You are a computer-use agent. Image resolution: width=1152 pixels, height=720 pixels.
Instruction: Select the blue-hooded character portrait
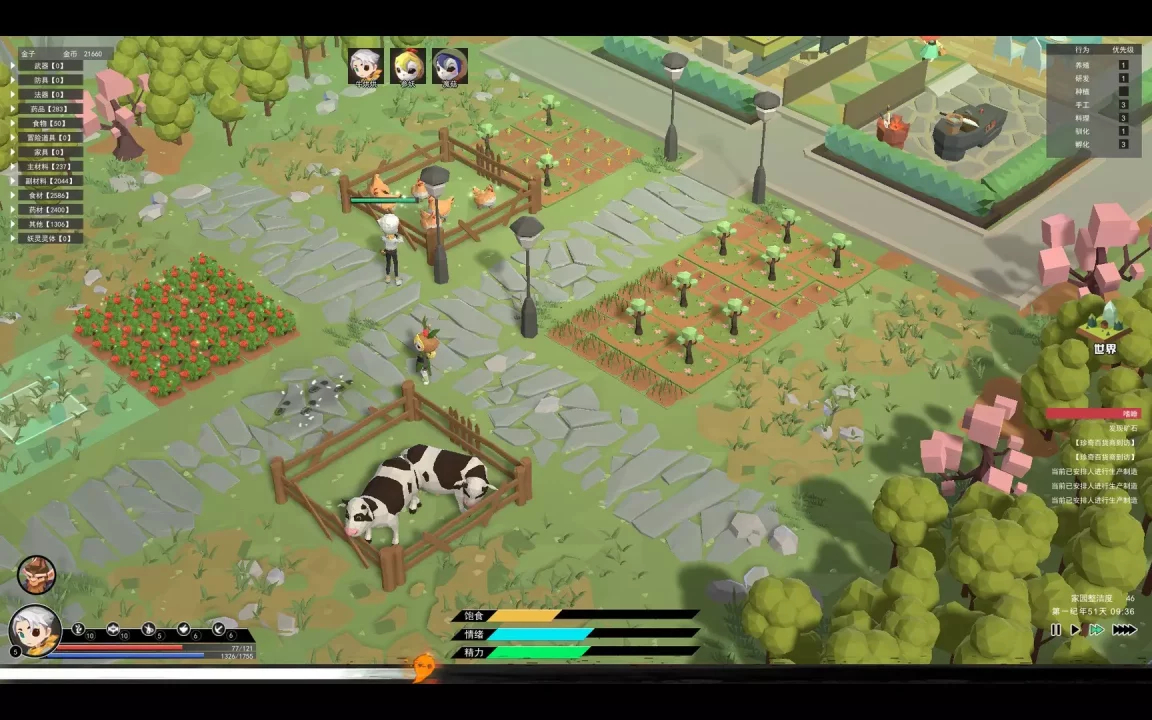(x=449, y=66)
